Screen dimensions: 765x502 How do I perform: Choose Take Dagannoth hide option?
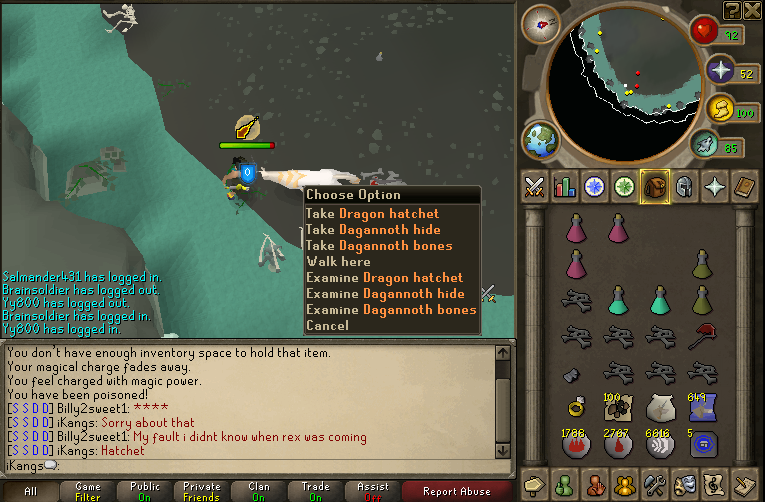[x=372, y=229]
